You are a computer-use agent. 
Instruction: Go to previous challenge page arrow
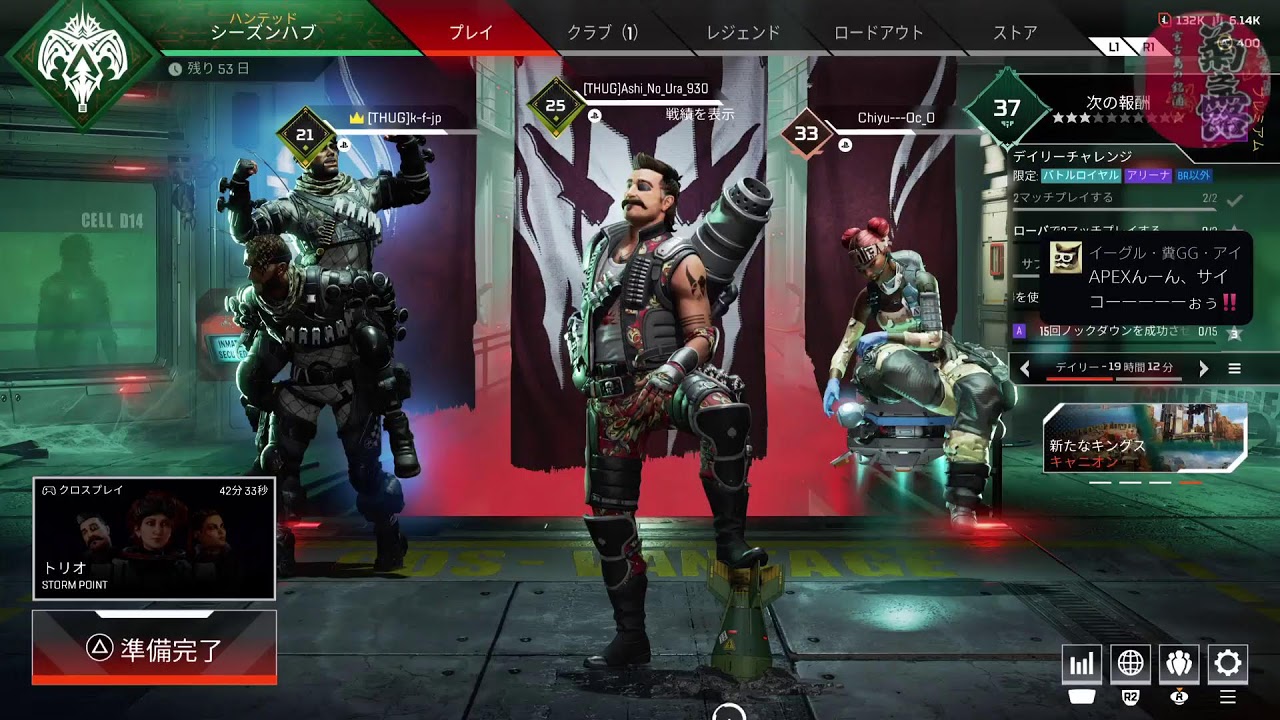tap(1025, 369)
